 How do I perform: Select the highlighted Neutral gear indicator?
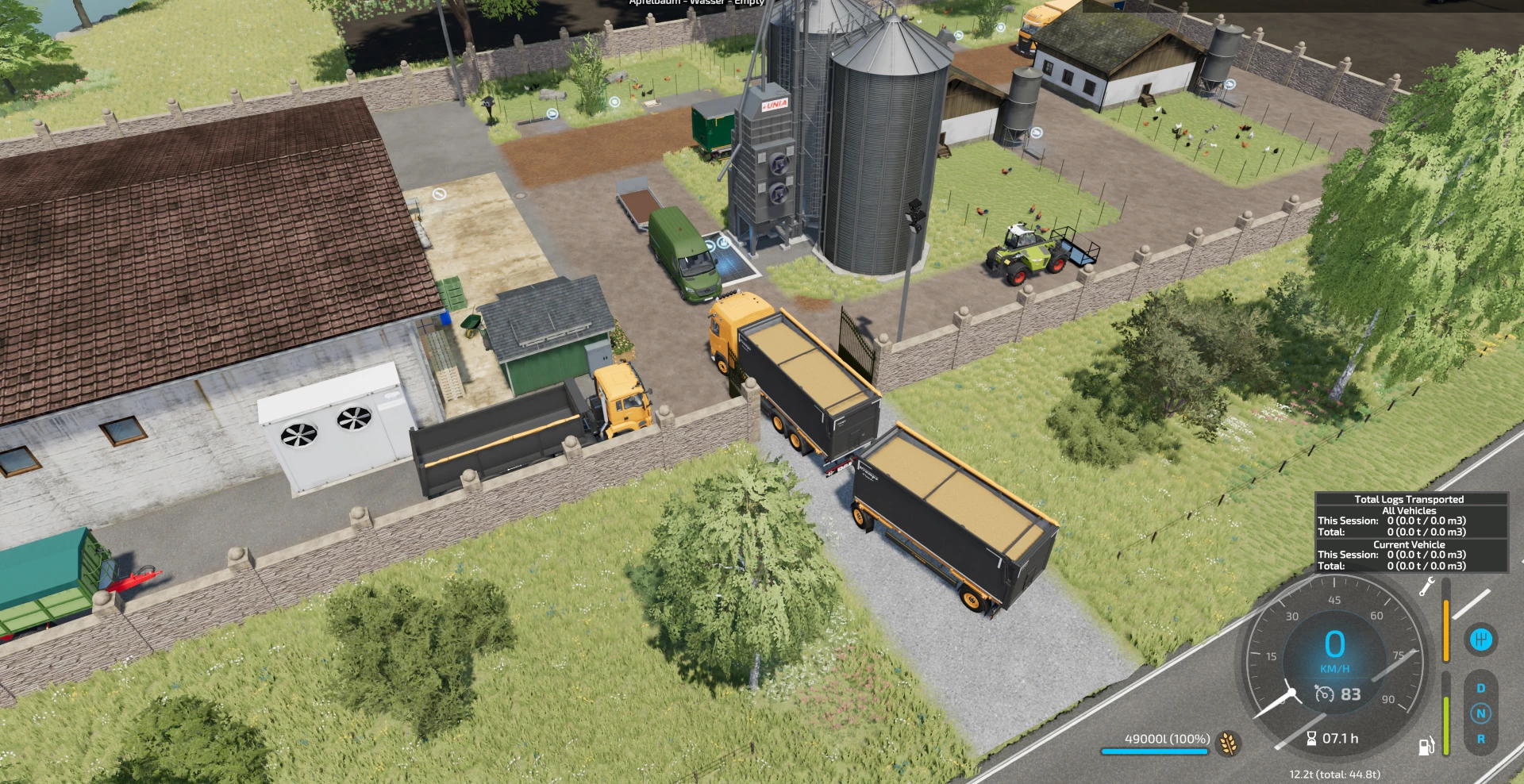[x=1480, y=713]
